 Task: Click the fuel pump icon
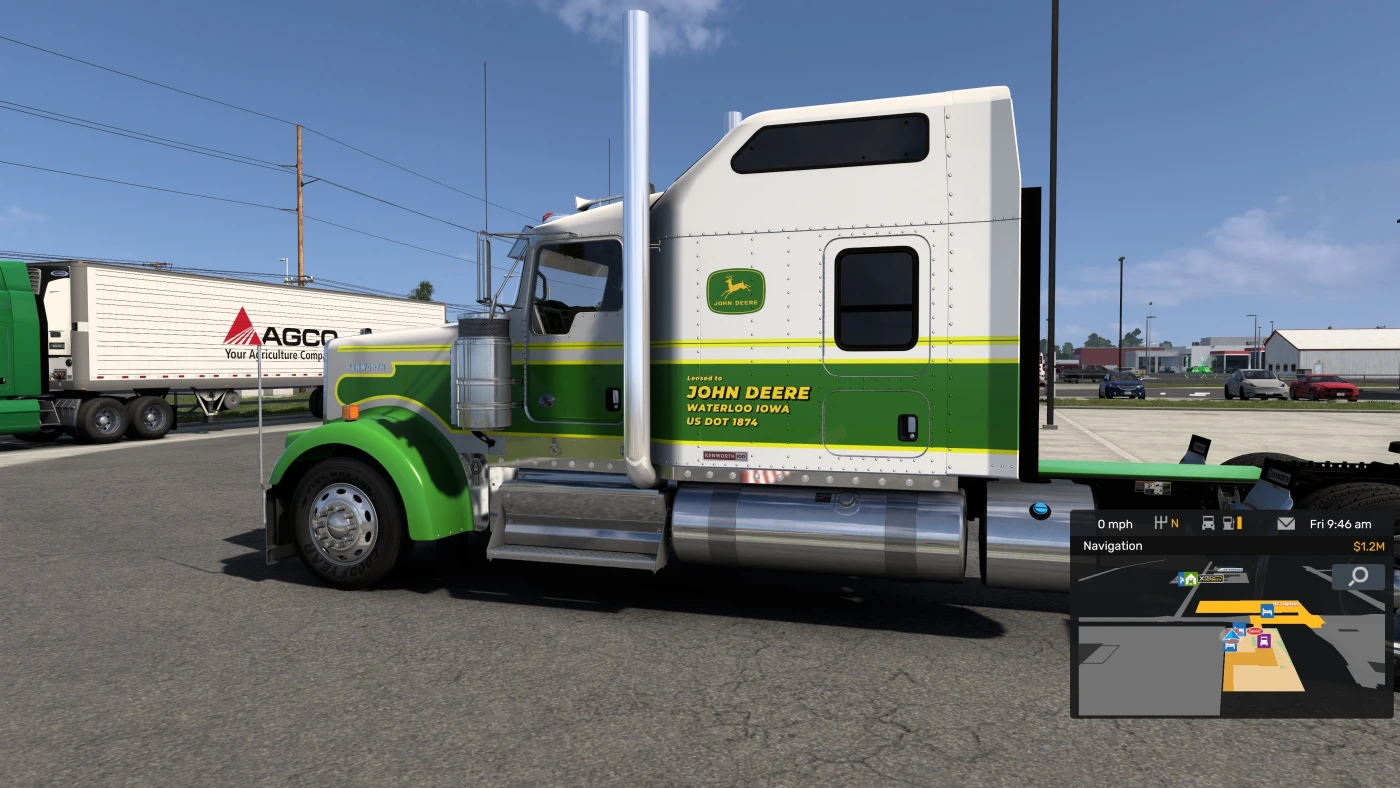click(1227, 523)
